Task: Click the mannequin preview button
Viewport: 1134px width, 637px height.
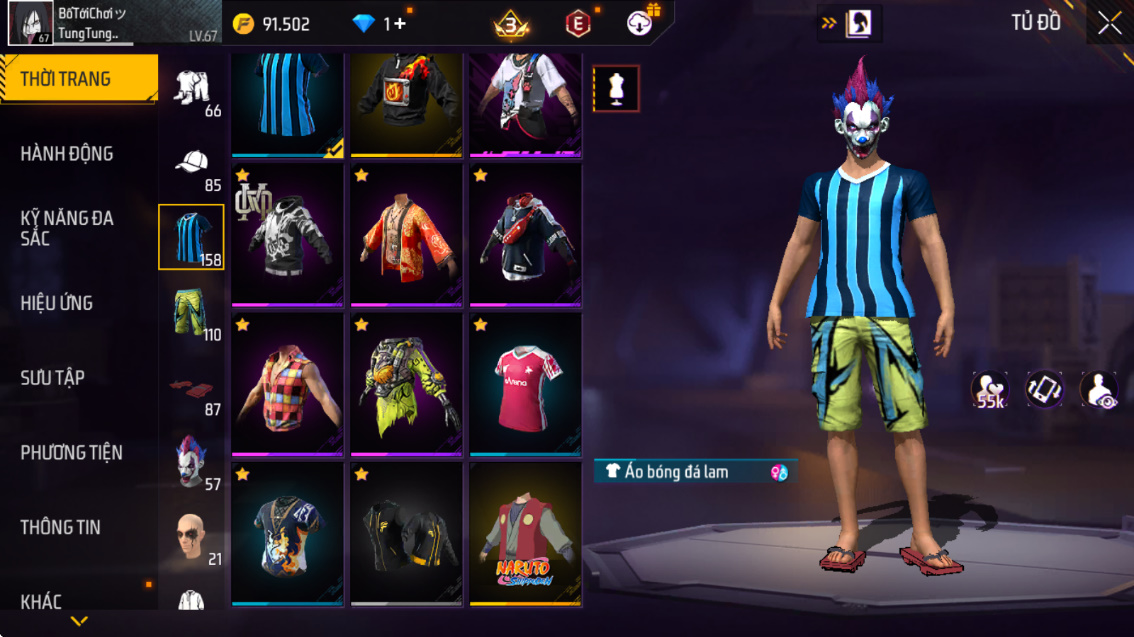Action: point(616,89)
